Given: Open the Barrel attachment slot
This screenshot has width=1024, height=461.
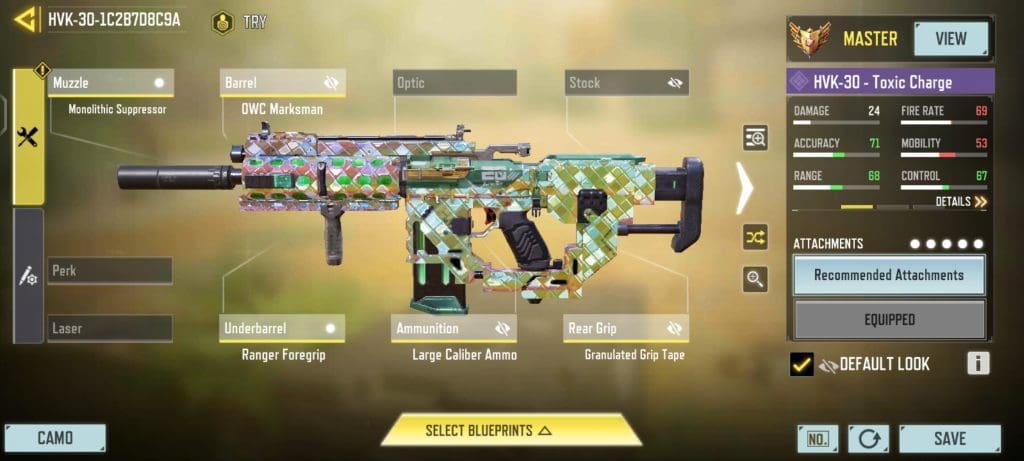Looking at the screenshot, I should (x=282, y=82).
